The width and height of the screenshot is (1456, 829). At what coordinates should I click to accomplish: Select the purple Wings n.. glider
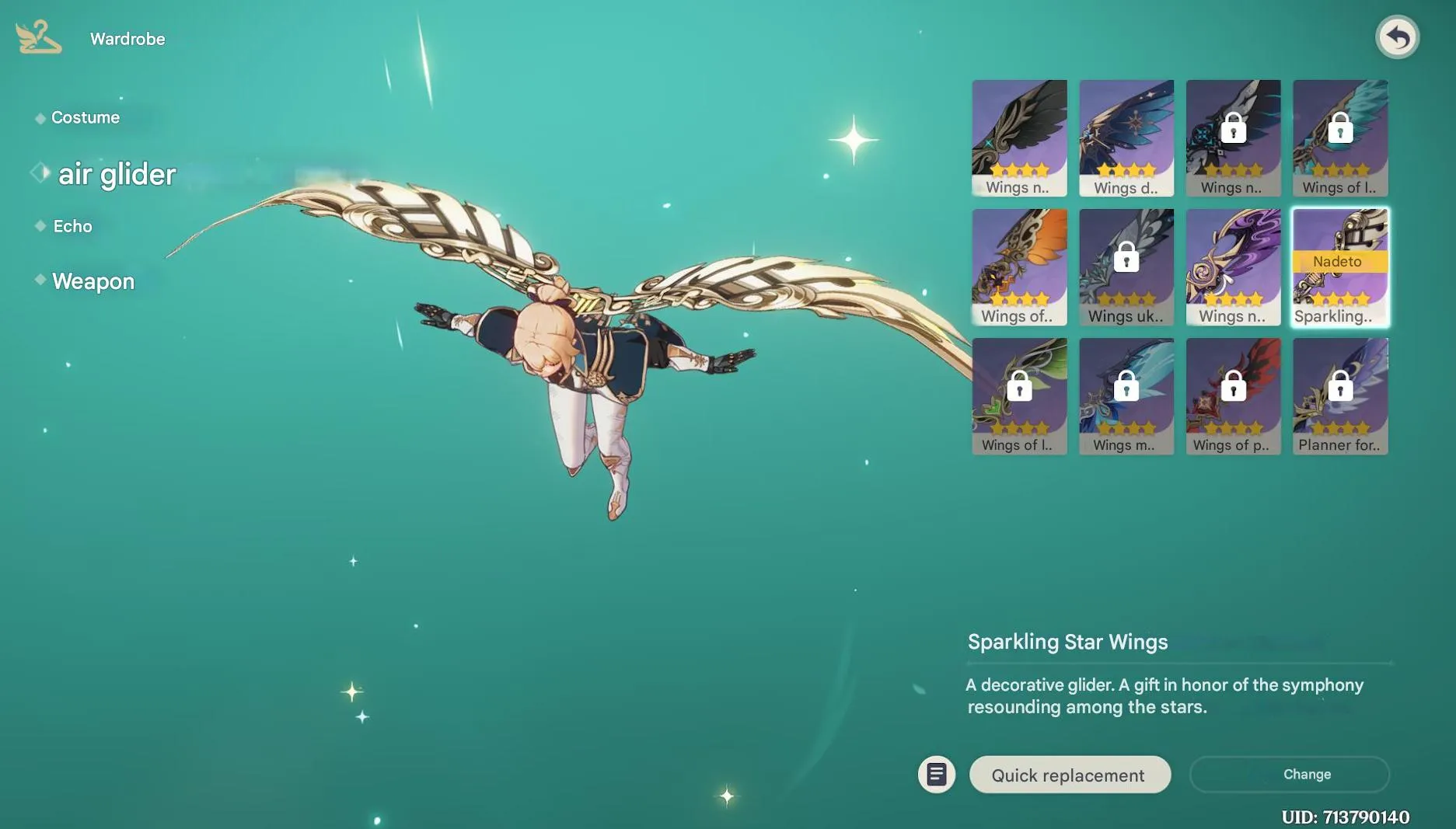[x=1233, y=266]
